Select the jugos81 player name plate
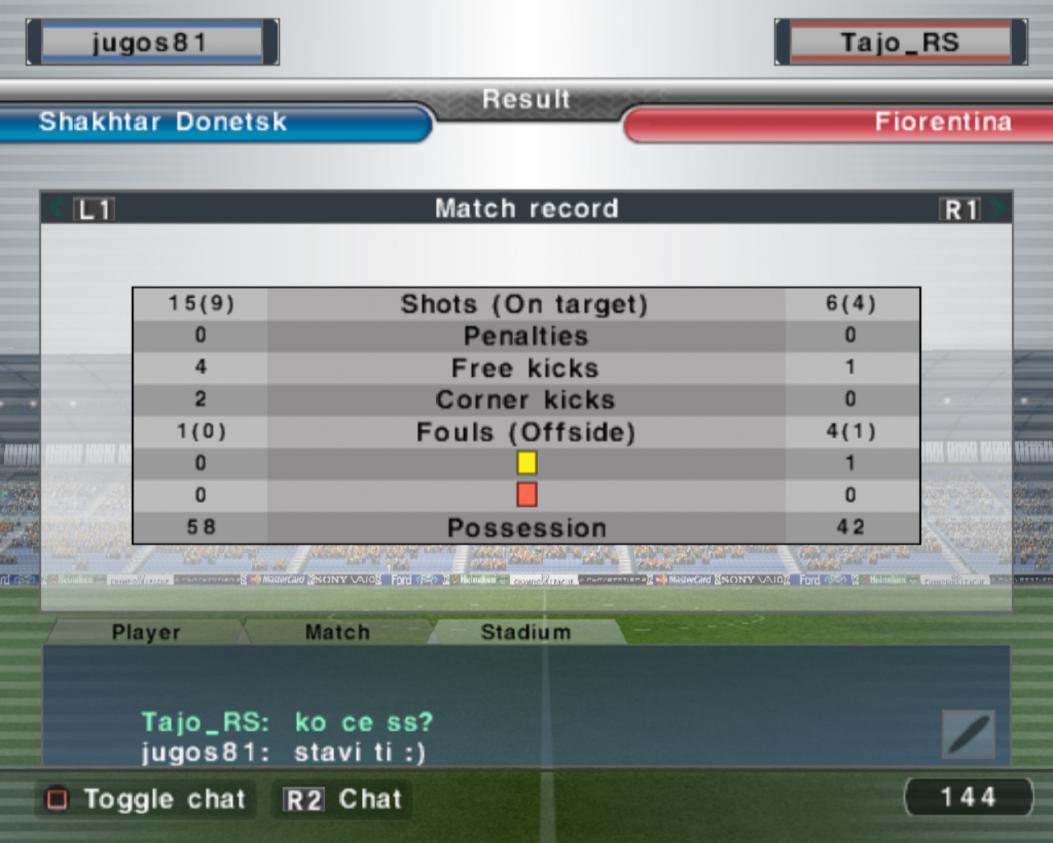The image size is (1053, 843). (x=152, y=42)
